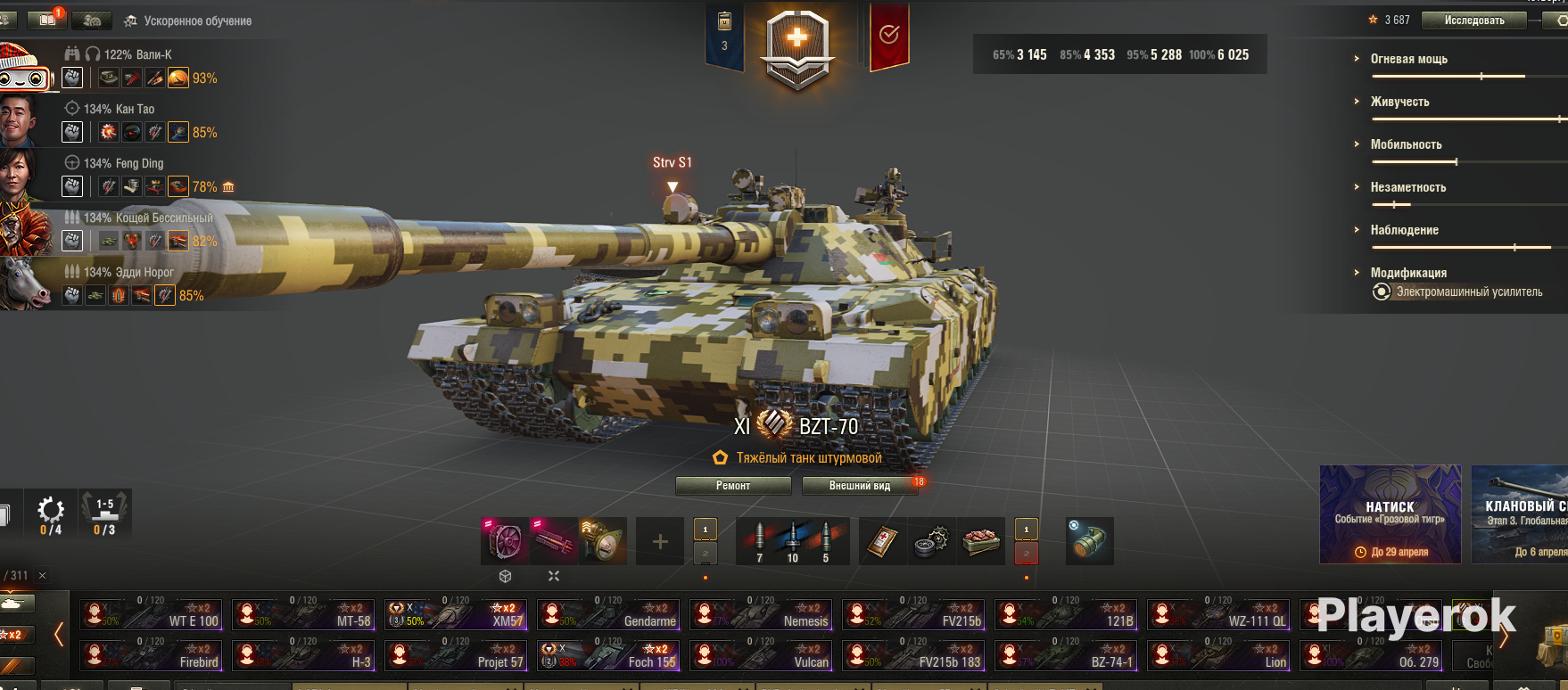The width and height of the screenshot is (1568, 690).
Task: Select crew member Кан Тао
Action: 119,109
